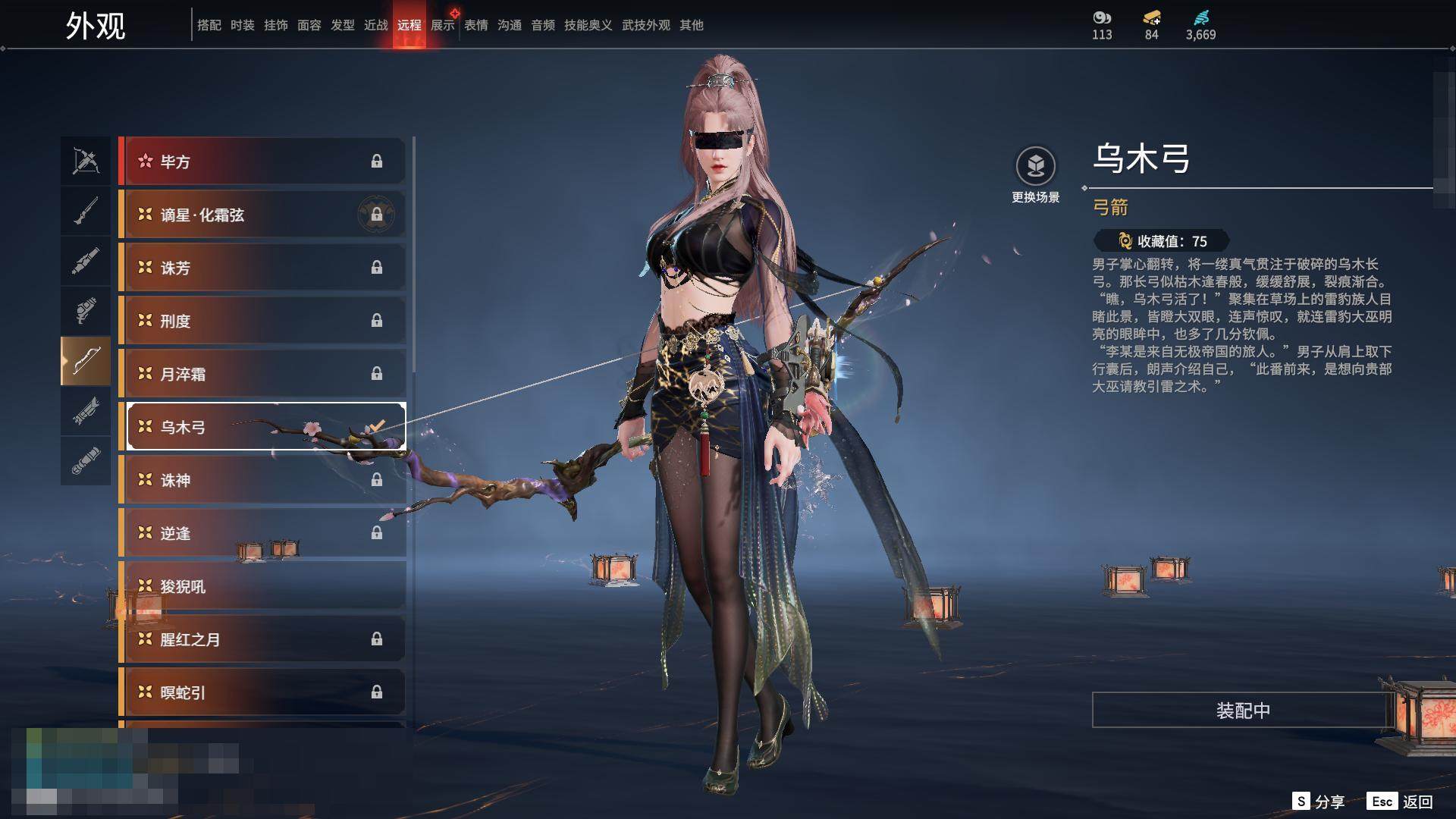Switch to the 搭配 tab
1456x819 pixels.
tap(209, 25)
